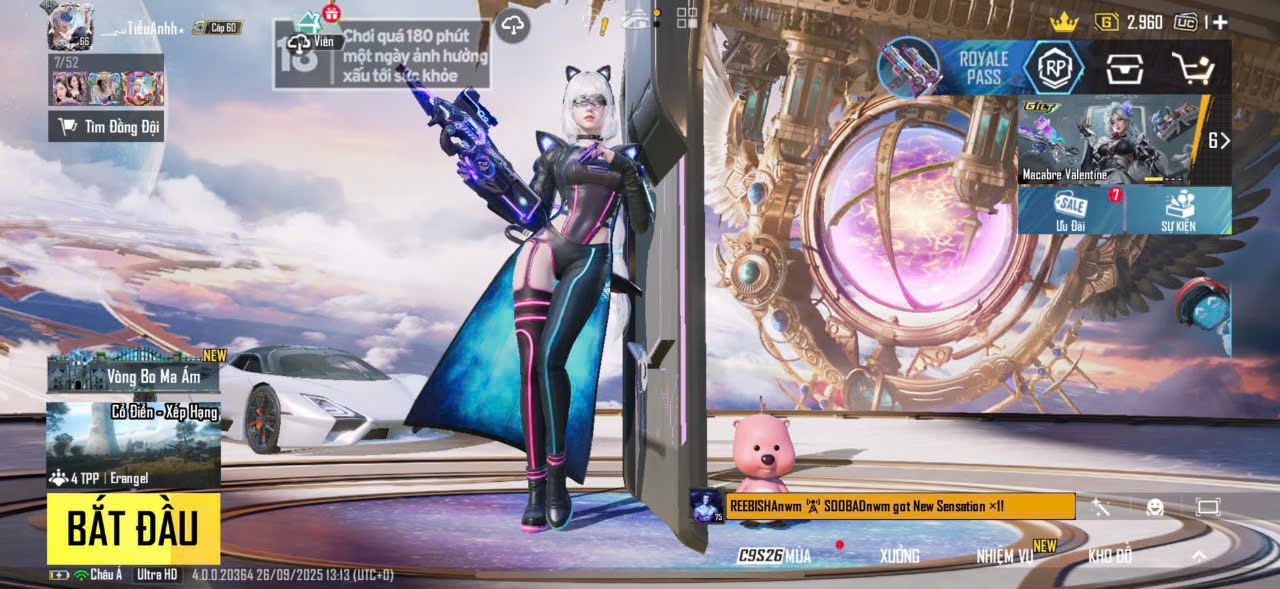
Task: Open the Sự Kiện events panel
Action: (x=1178, y=210)
